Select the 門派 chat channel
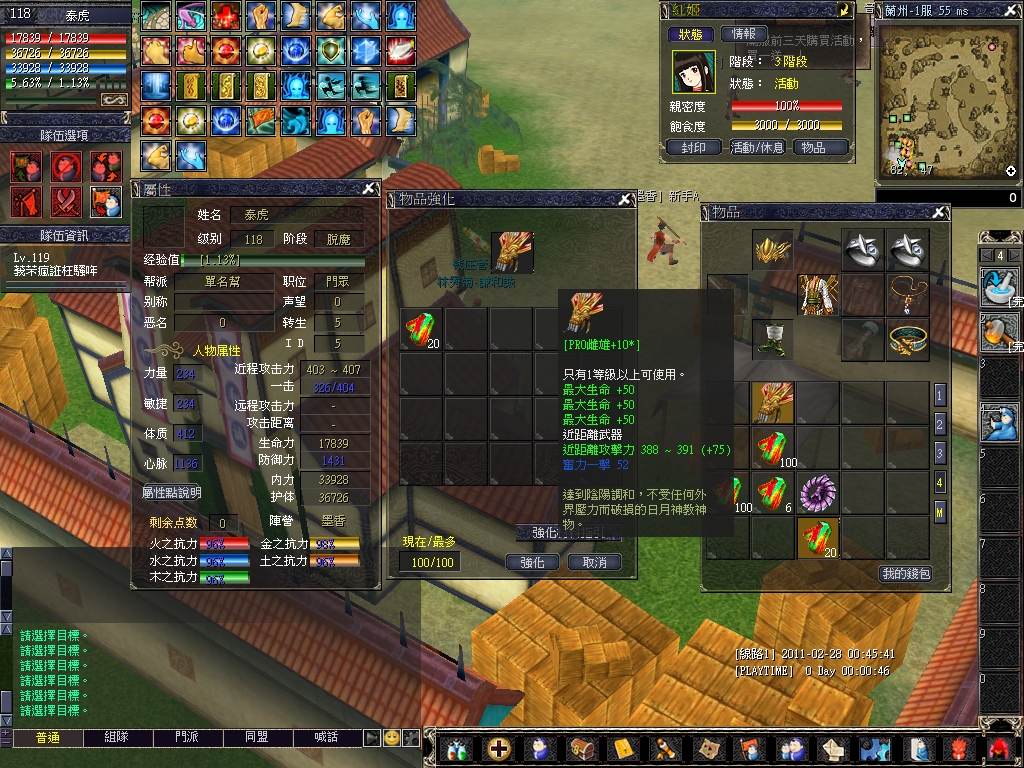Image resolution: width=1024 pixels, height=768 pixels. click(x=188, y=737)
